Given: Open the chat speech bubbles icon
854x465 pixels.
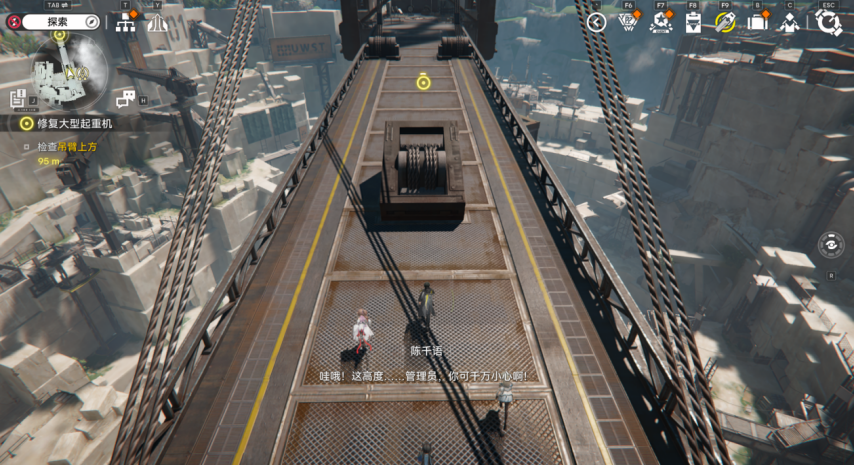Looking at the screenshot, I should [125, 98].
